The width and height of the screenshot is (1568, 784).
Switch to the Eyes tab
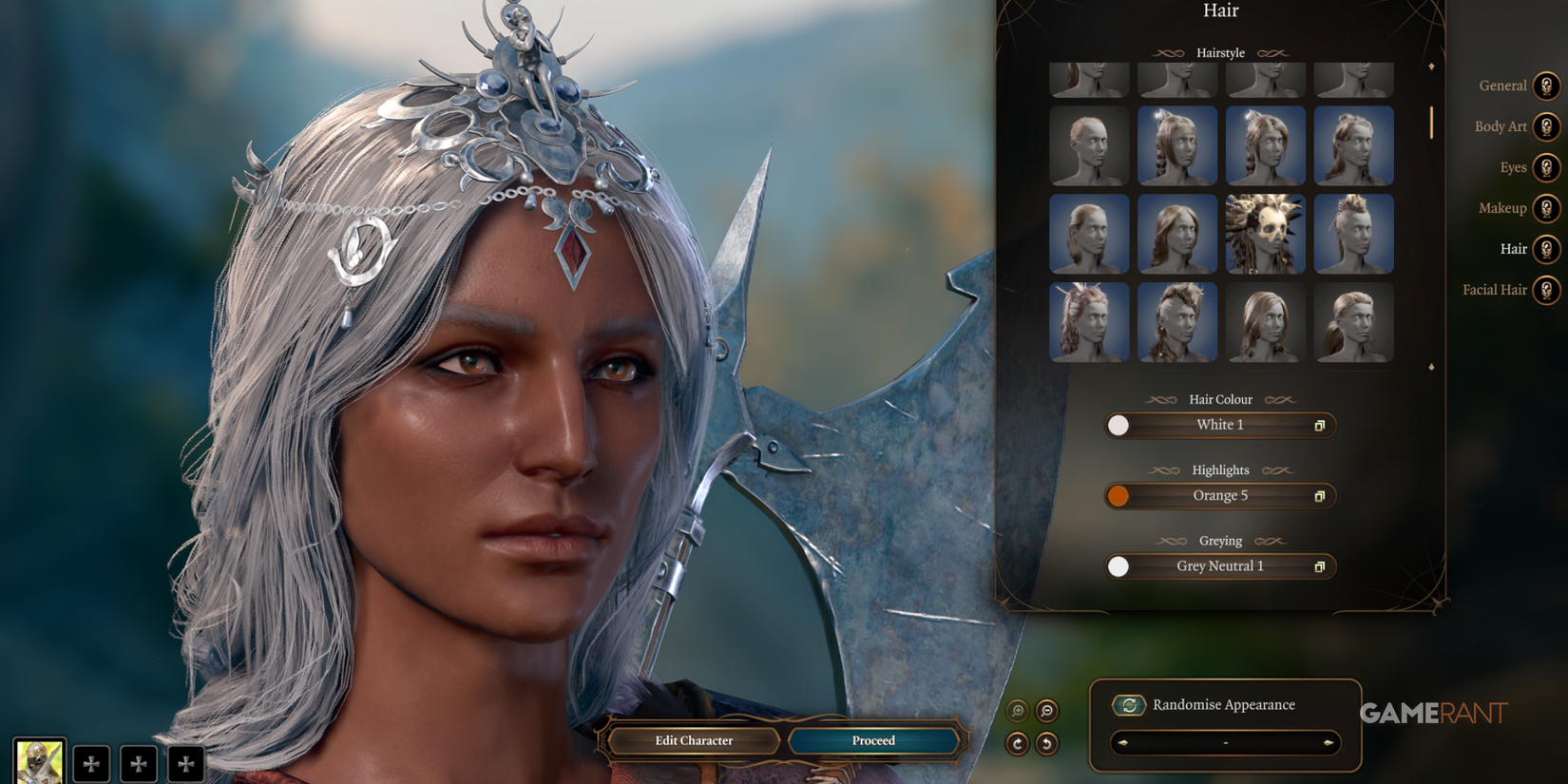pos(1548,167)
